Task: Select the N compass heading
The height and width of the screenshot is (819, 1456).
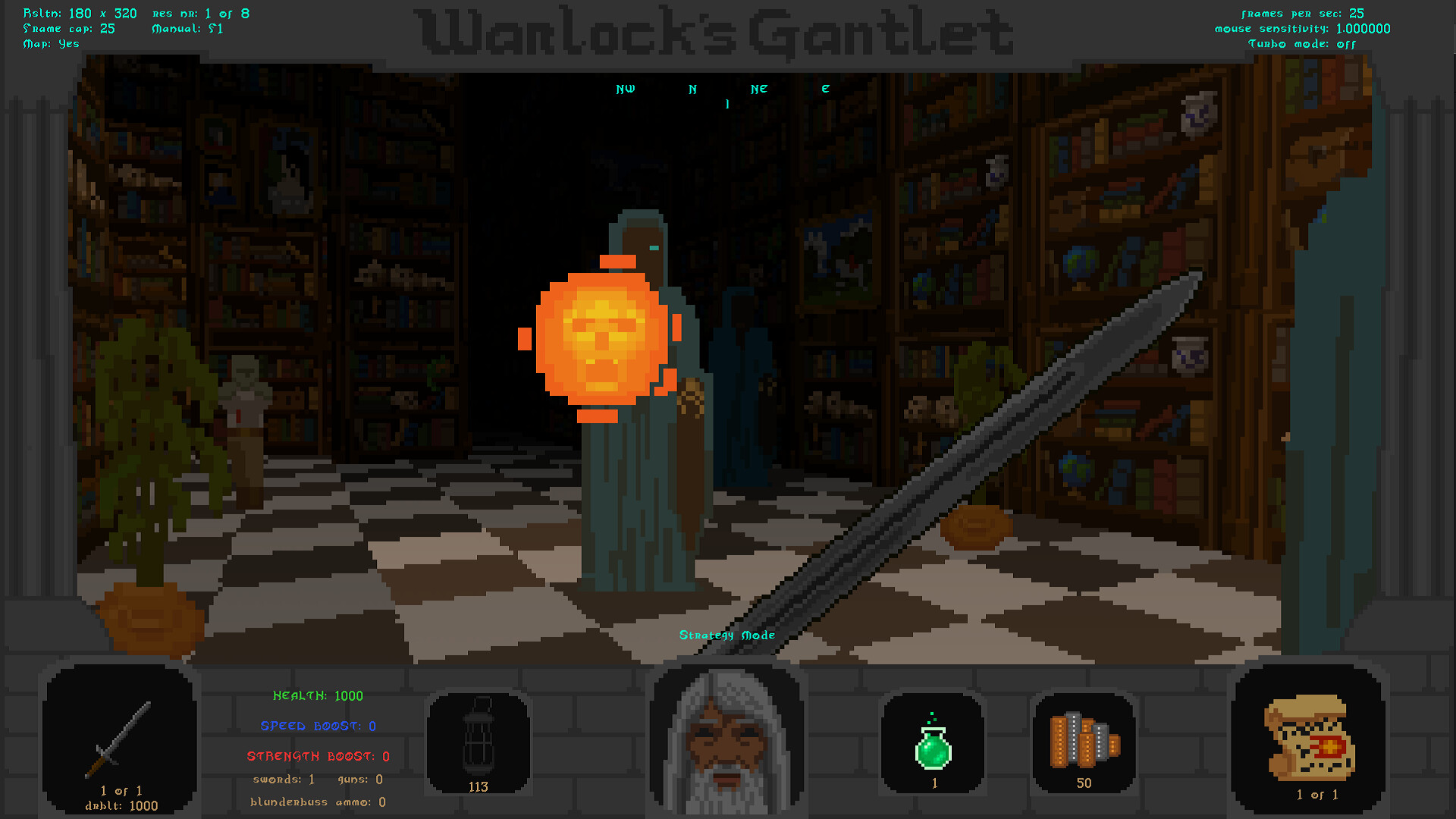Action: (x=691, y=89)
